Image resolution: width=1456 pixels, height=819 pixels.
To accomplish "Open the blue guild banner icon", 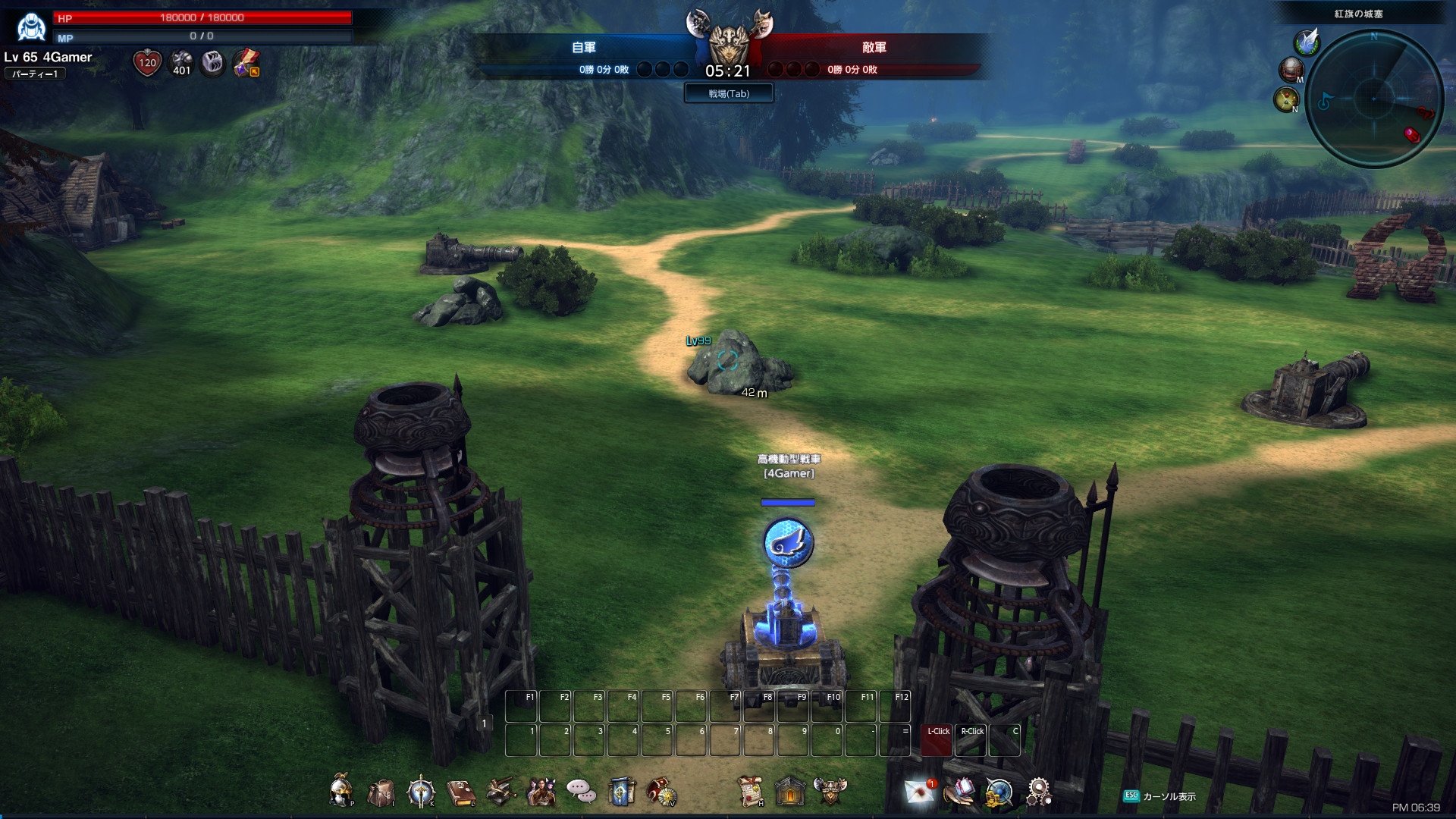I will tap(621, 792).
